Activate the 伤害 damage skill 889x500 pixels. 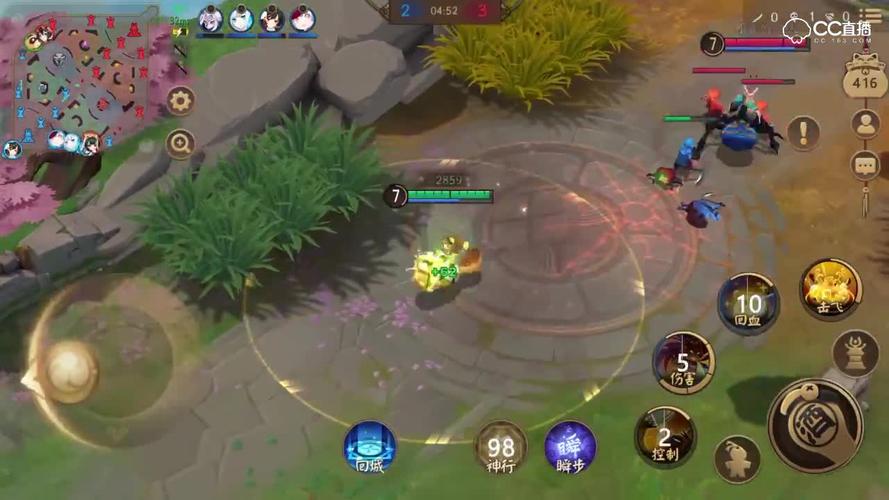coord(684,362)
